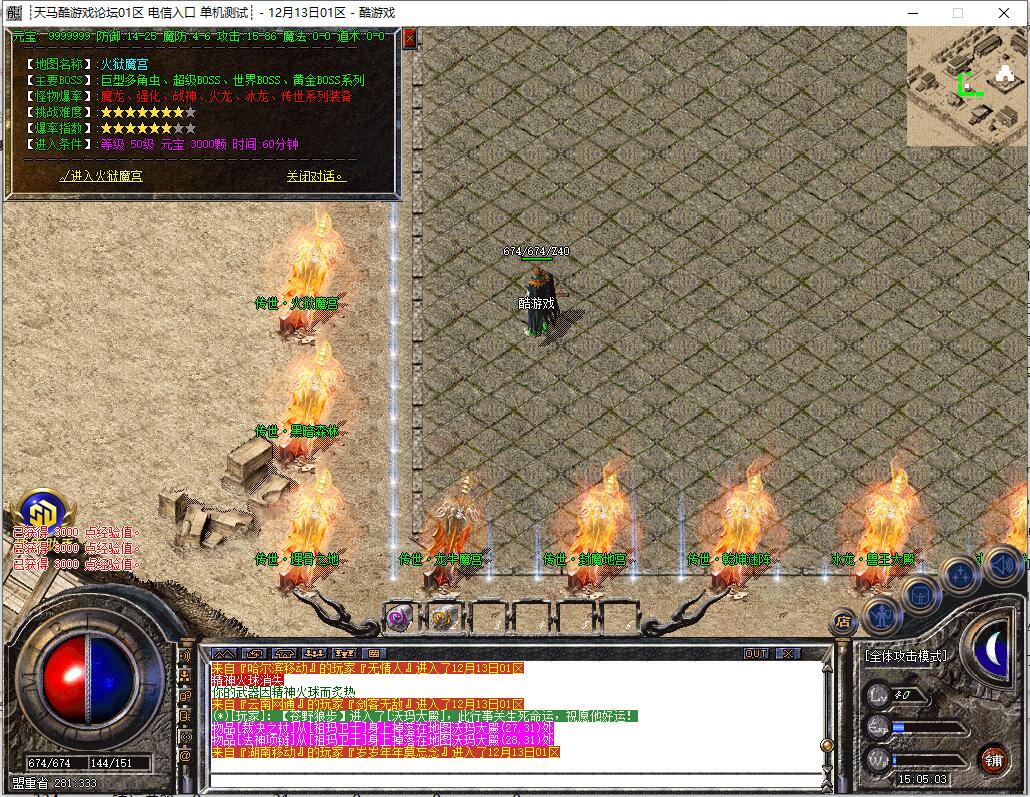Choose the 进入火狱魔宫 dialogue option
Image resolution: width=1030 pixels, height=797 pixels.
[x=101, y=176]
